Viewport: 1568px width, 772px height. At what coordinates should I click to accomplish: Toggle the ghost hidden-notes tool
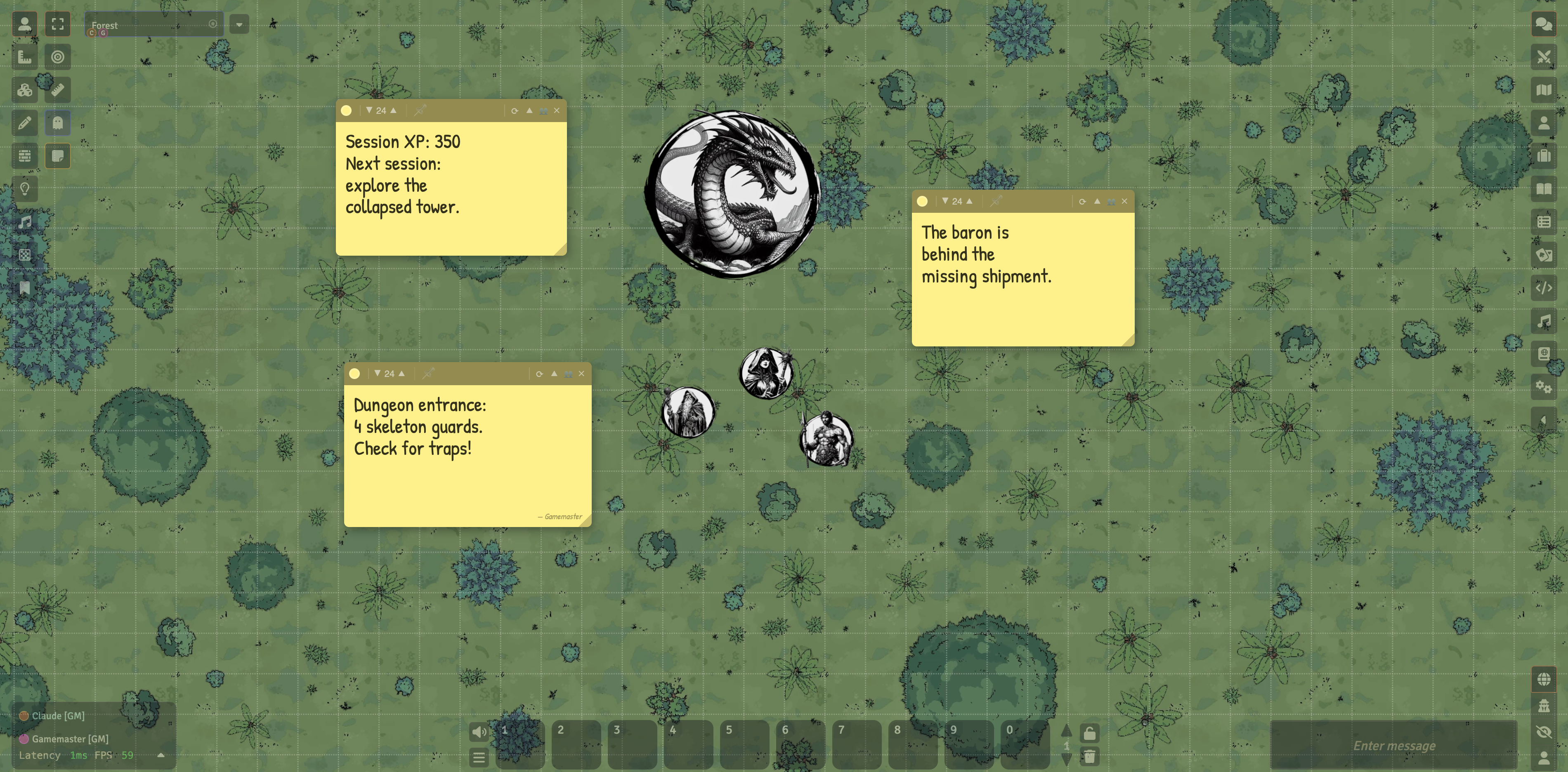58,123
